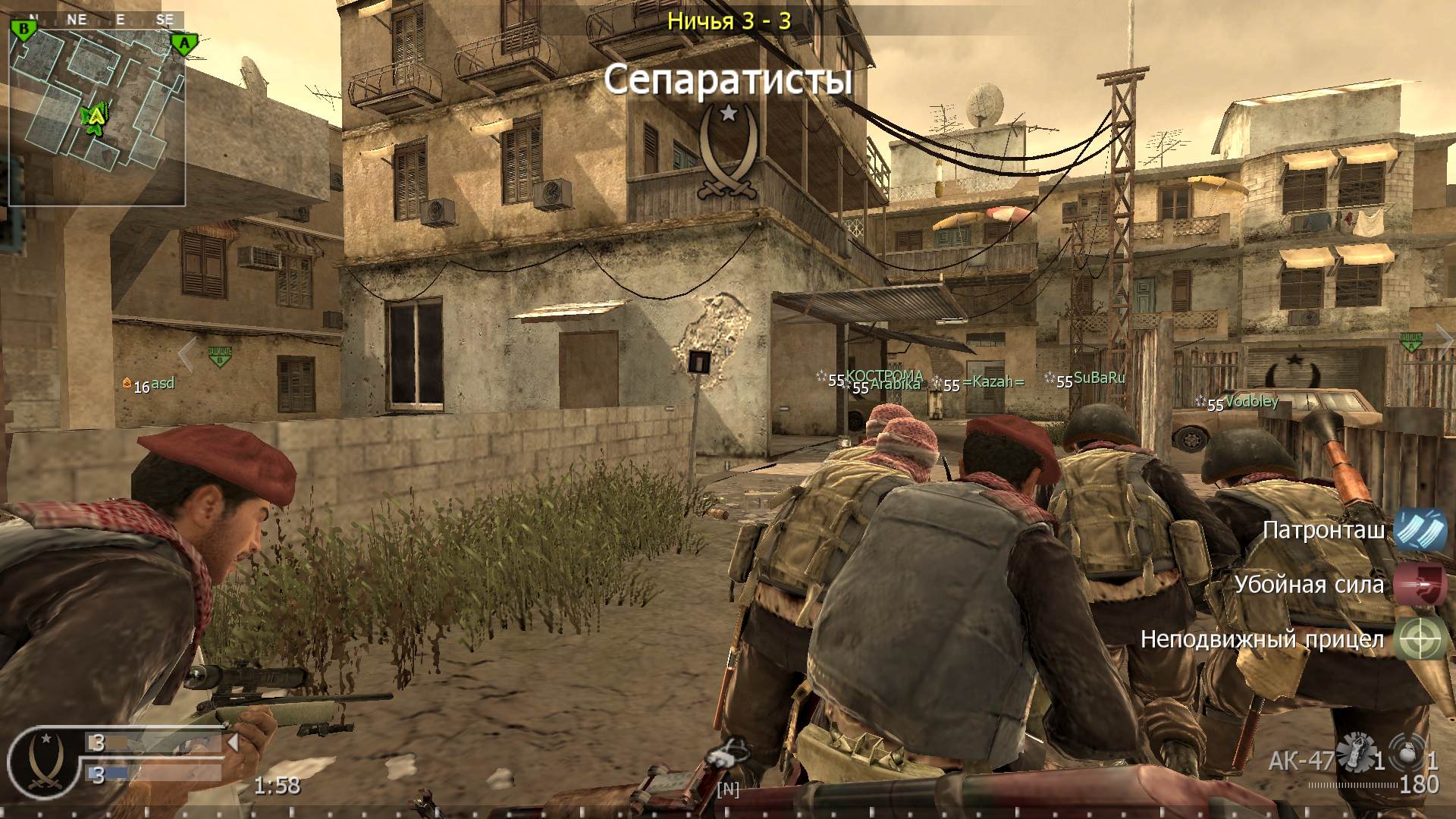Click the player name КОСТРОМА
Viewport: 1456px width, 819px height.
pos(886,373)
